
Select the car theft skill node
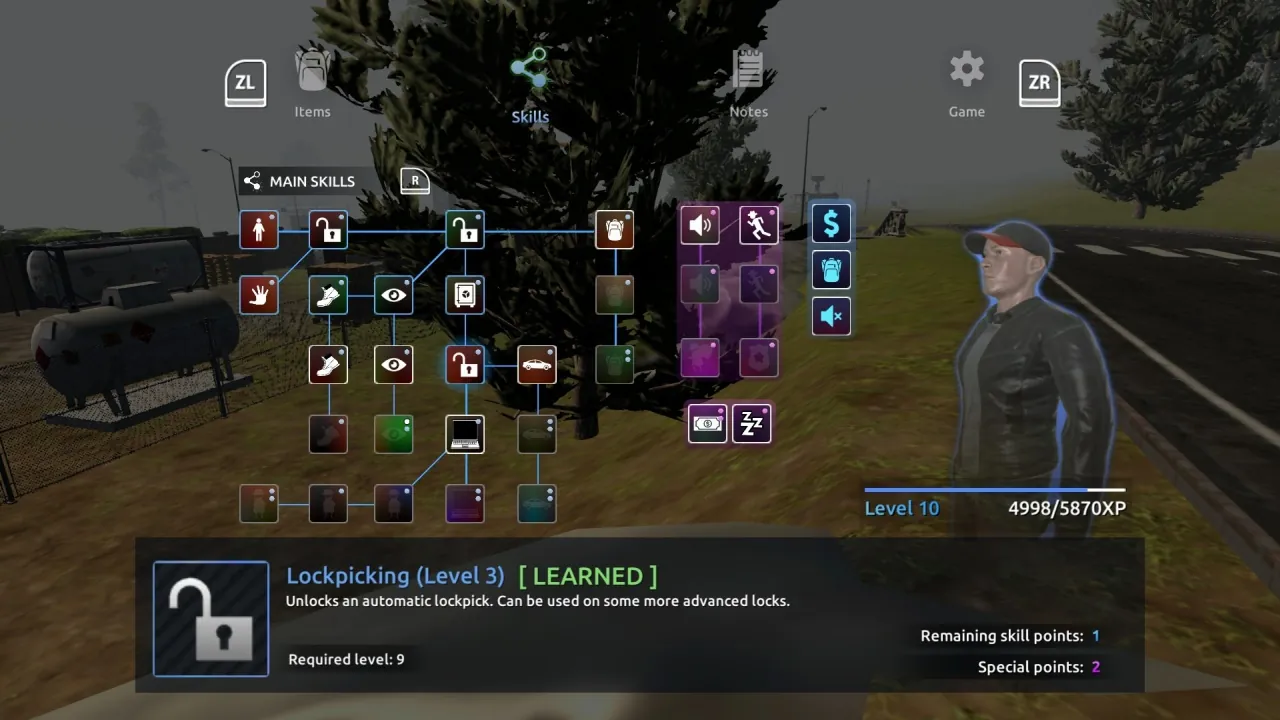pos(537,364)
